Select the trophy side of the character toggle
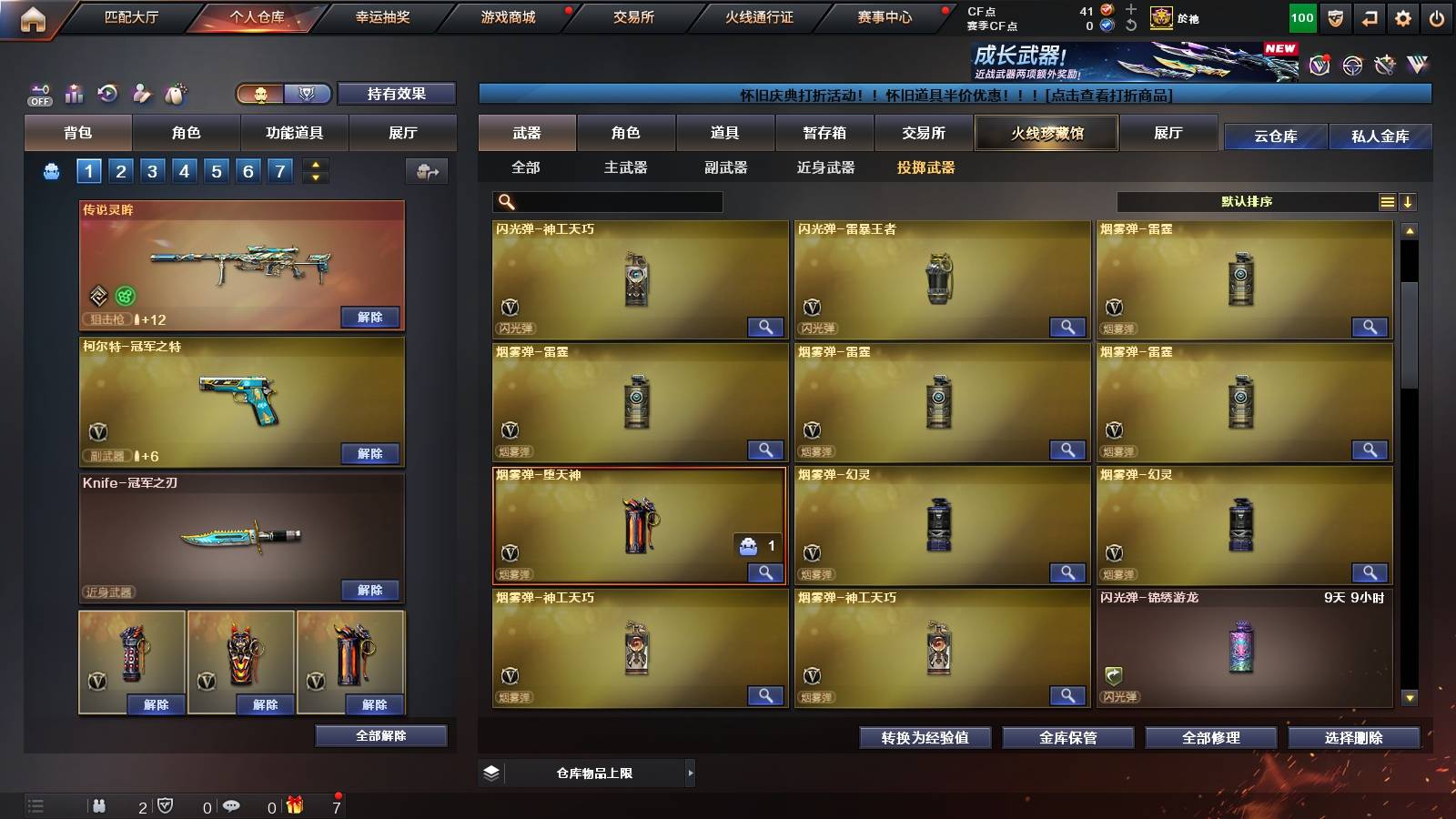This screenshot has width=1456, height=819. click(x=308, y=94)
